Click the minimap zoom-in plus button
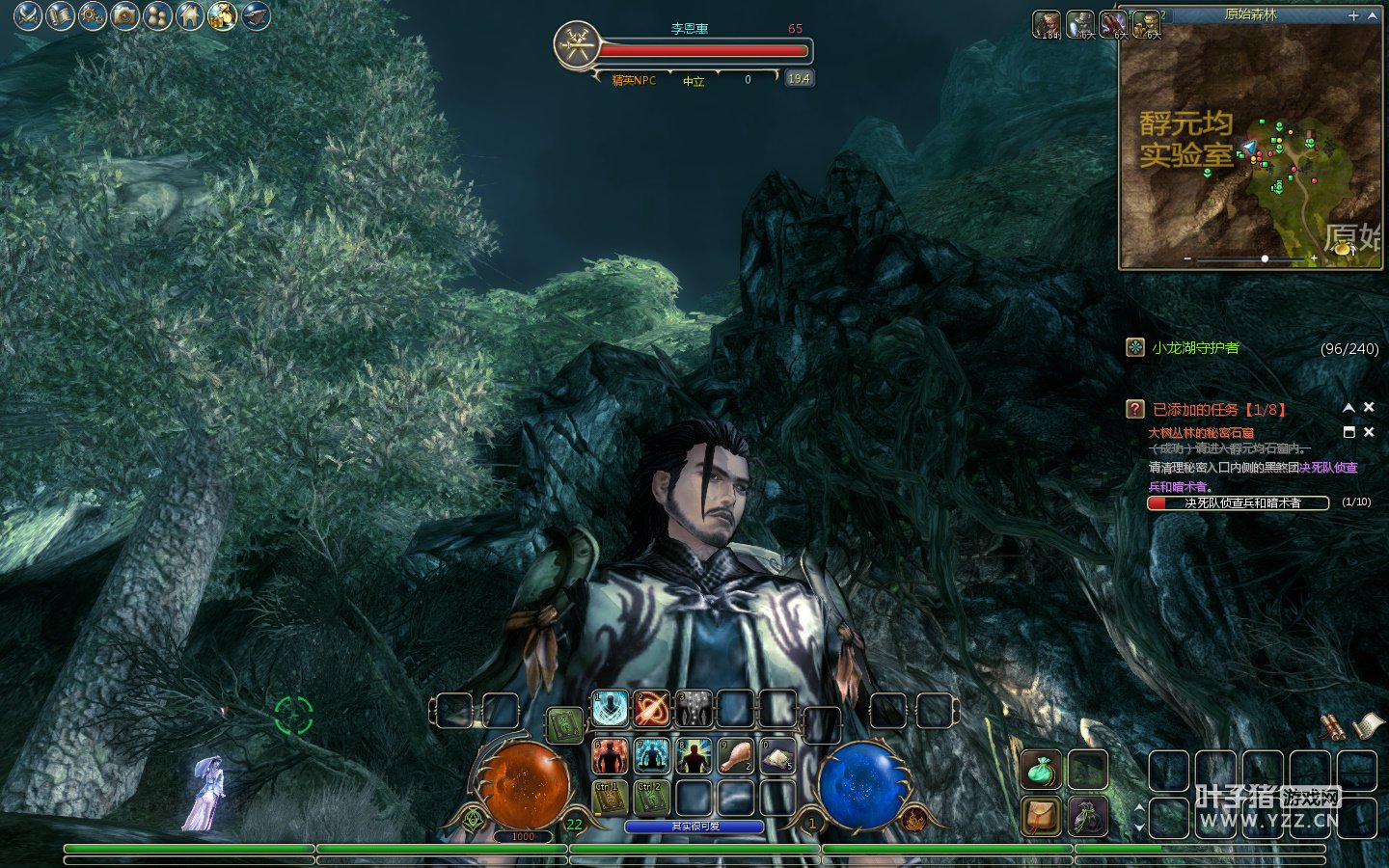 (1314, 258)
